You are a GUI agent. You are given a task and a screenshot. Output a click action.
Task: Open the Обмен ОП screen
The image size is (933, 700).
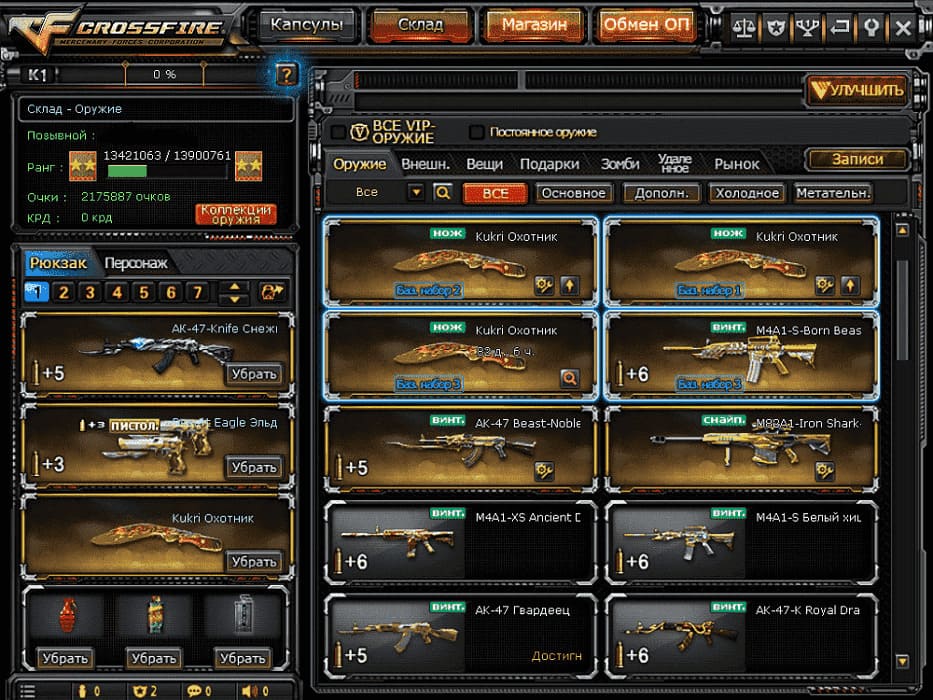(x=646, y=25)
